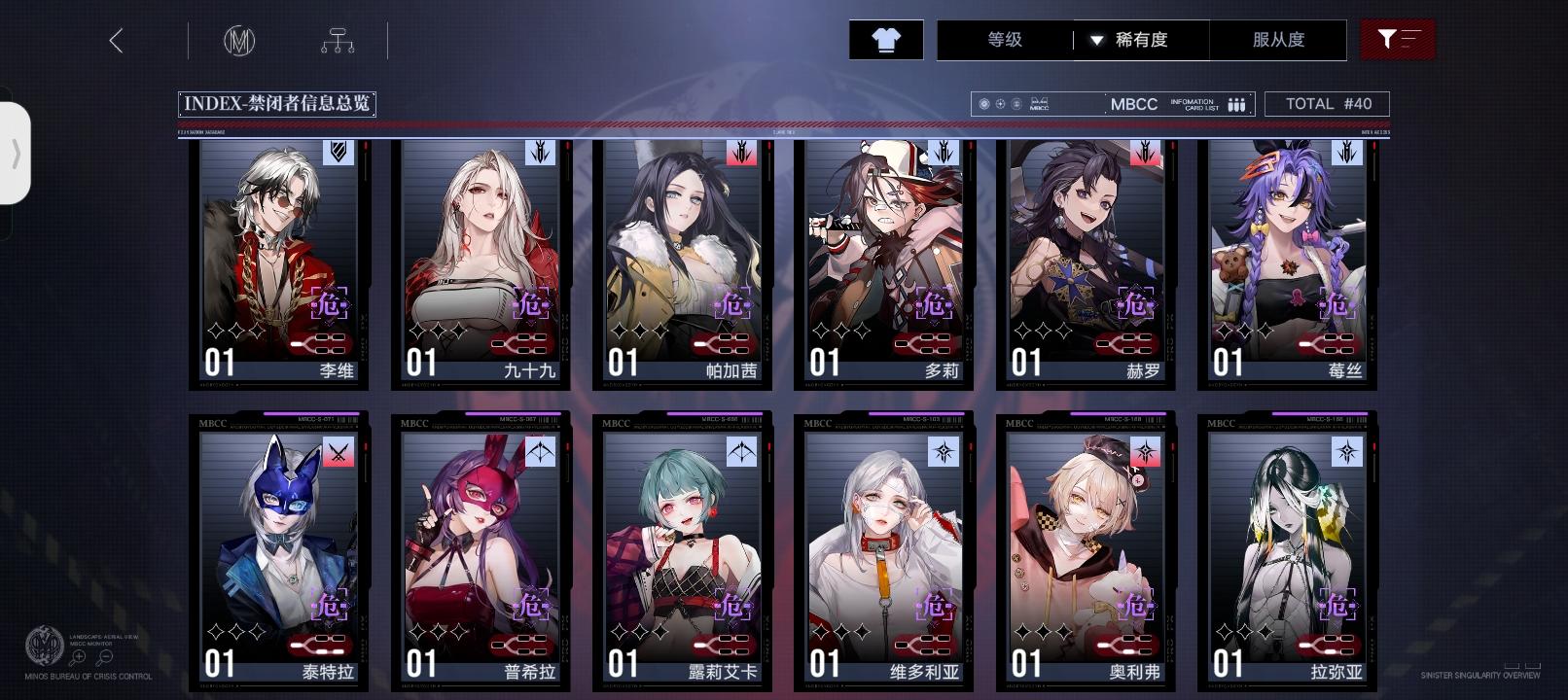Expand the INFOMATION CARD LIST indicator

coord(1235,103)
